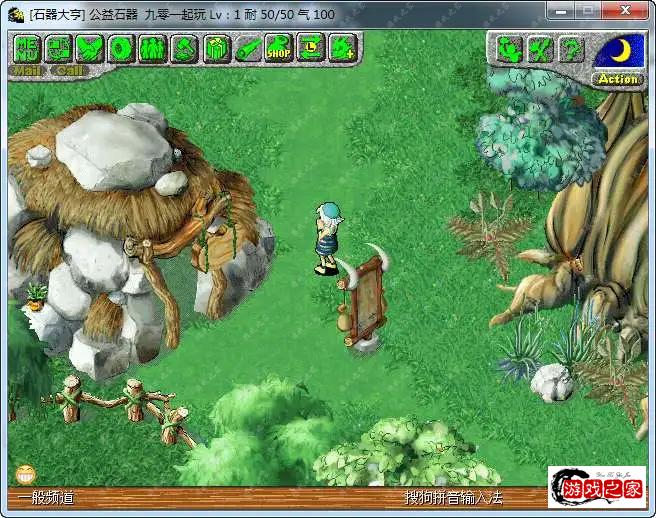Close the game window
The image size is (656, 518).
[x=626, y=12]
